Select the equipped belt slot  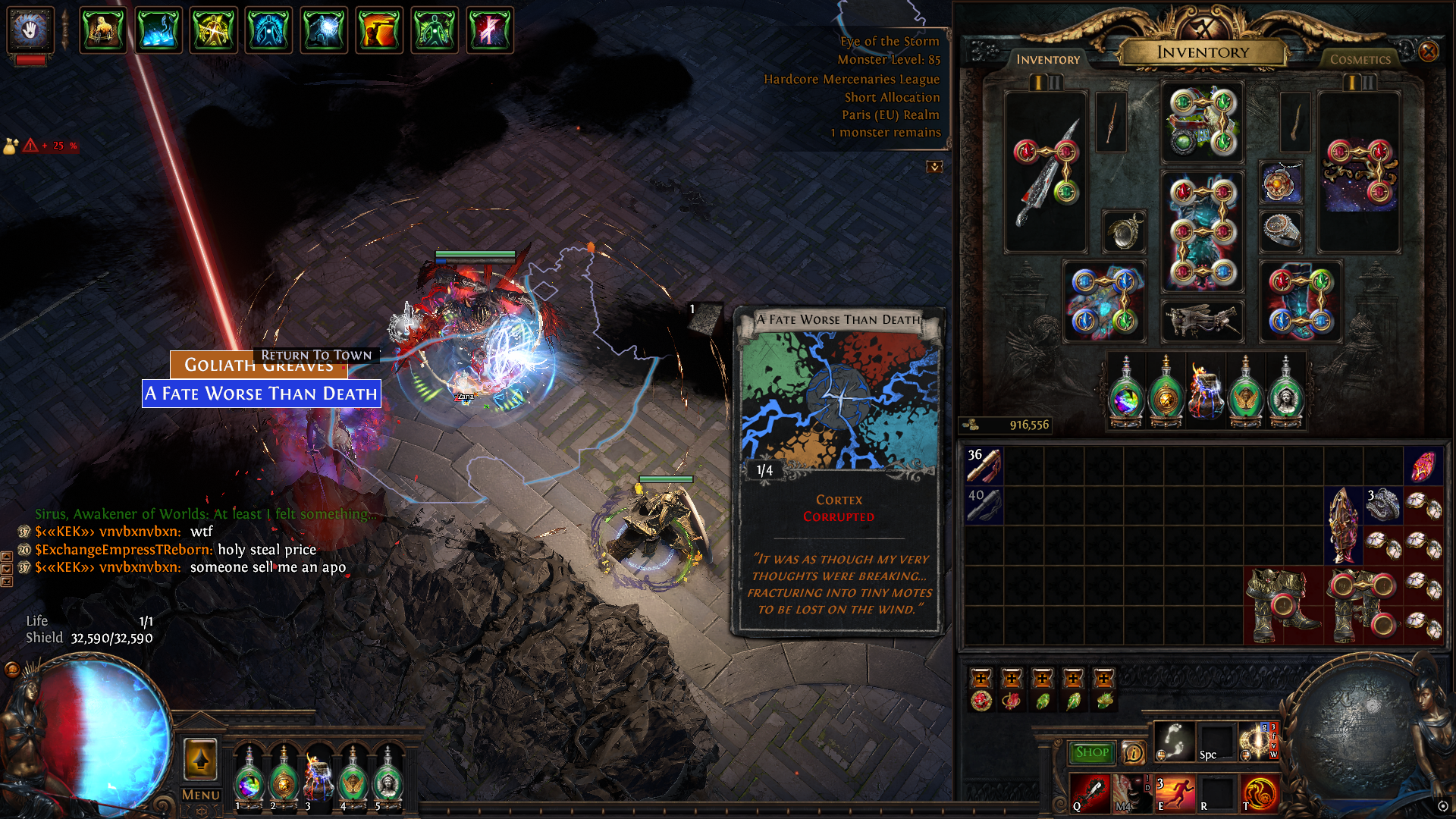click(x=1203, y=320)
